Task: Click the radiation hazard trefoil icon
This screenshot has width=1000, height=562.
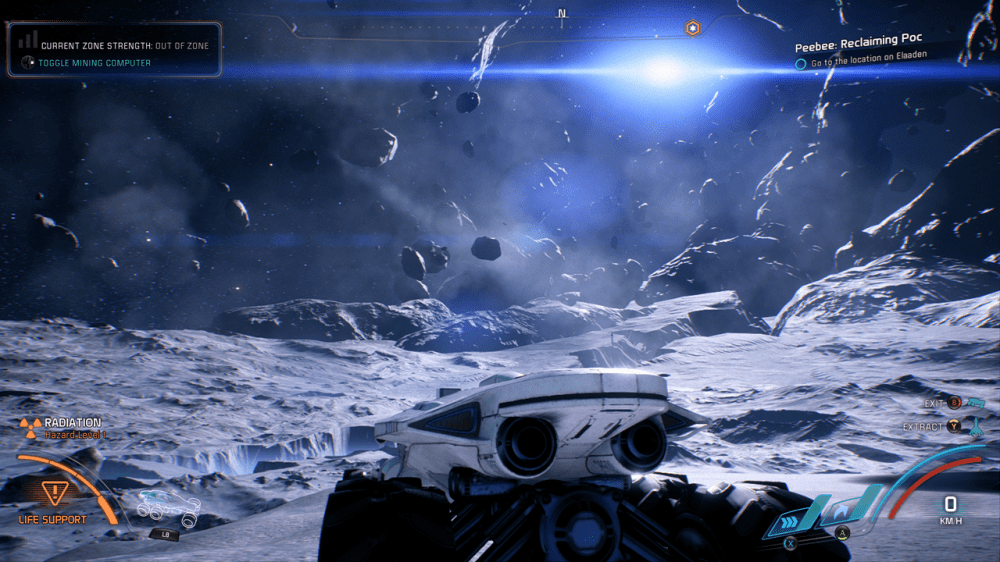Action: (31, 428)
